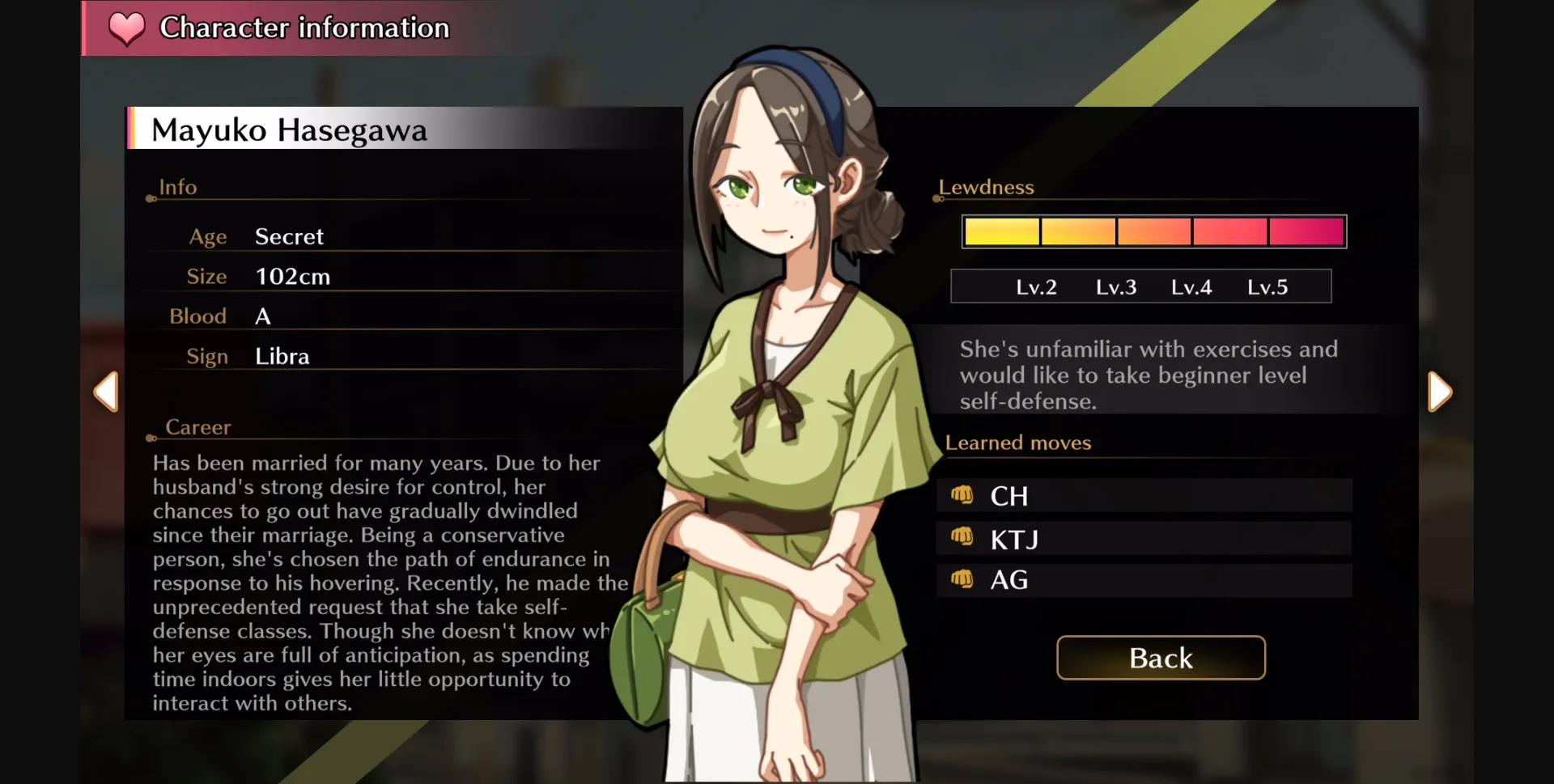
Task: Select the Lv.5 lewdness level
Action: click(x=1268, y=286)
